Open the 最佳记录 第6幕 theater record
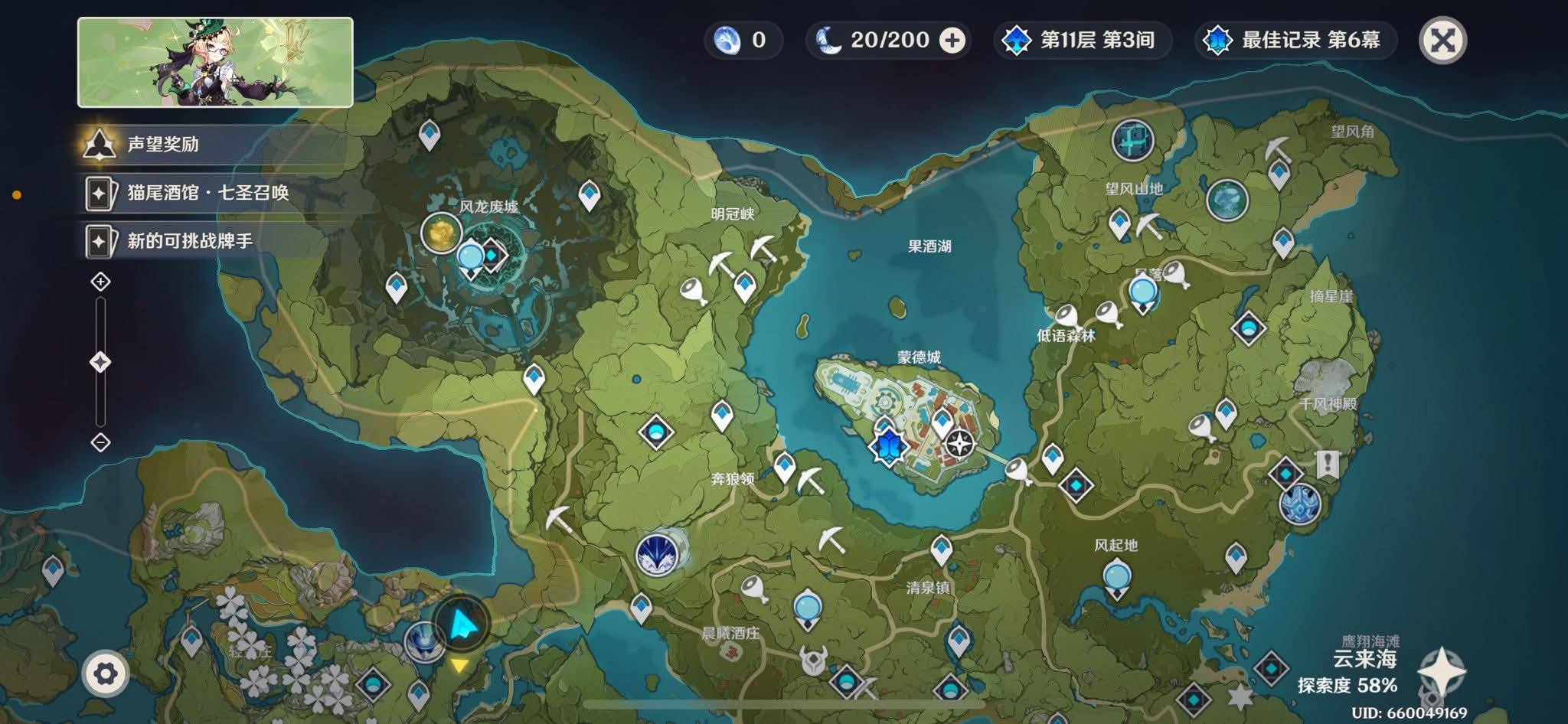This screenshot has width=1568, height=724. (1295, 41)
